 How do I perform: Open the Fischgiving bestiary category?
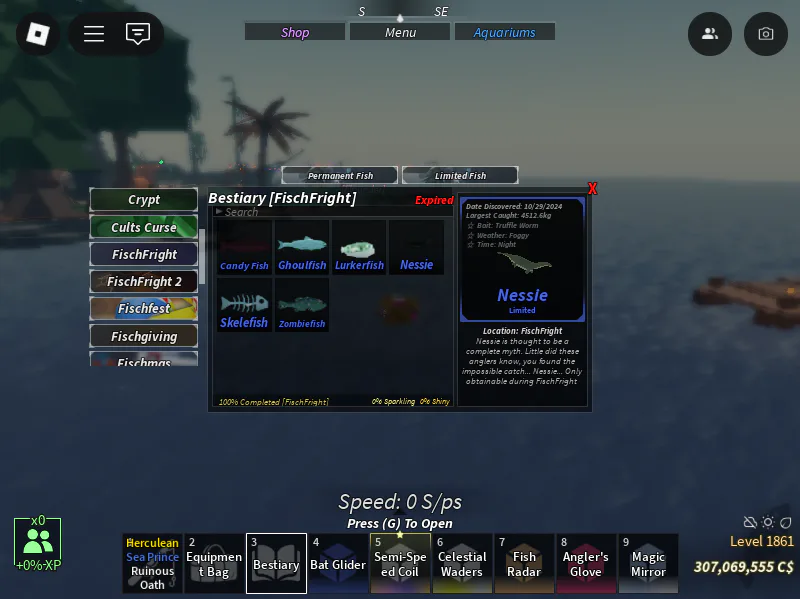point(144,336)
